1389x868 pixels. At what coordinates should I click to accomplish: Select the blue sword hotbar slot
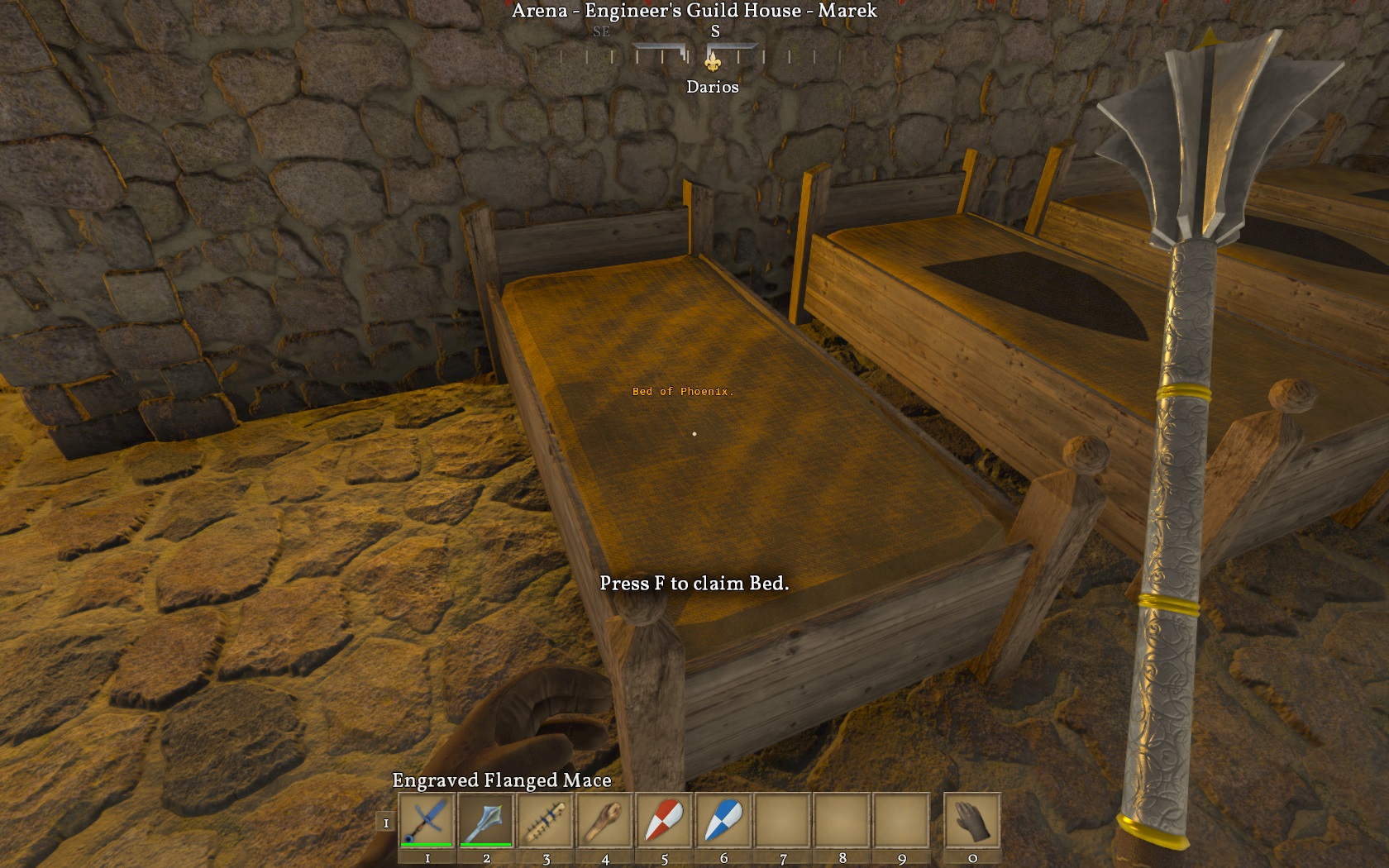coord(427,820)
